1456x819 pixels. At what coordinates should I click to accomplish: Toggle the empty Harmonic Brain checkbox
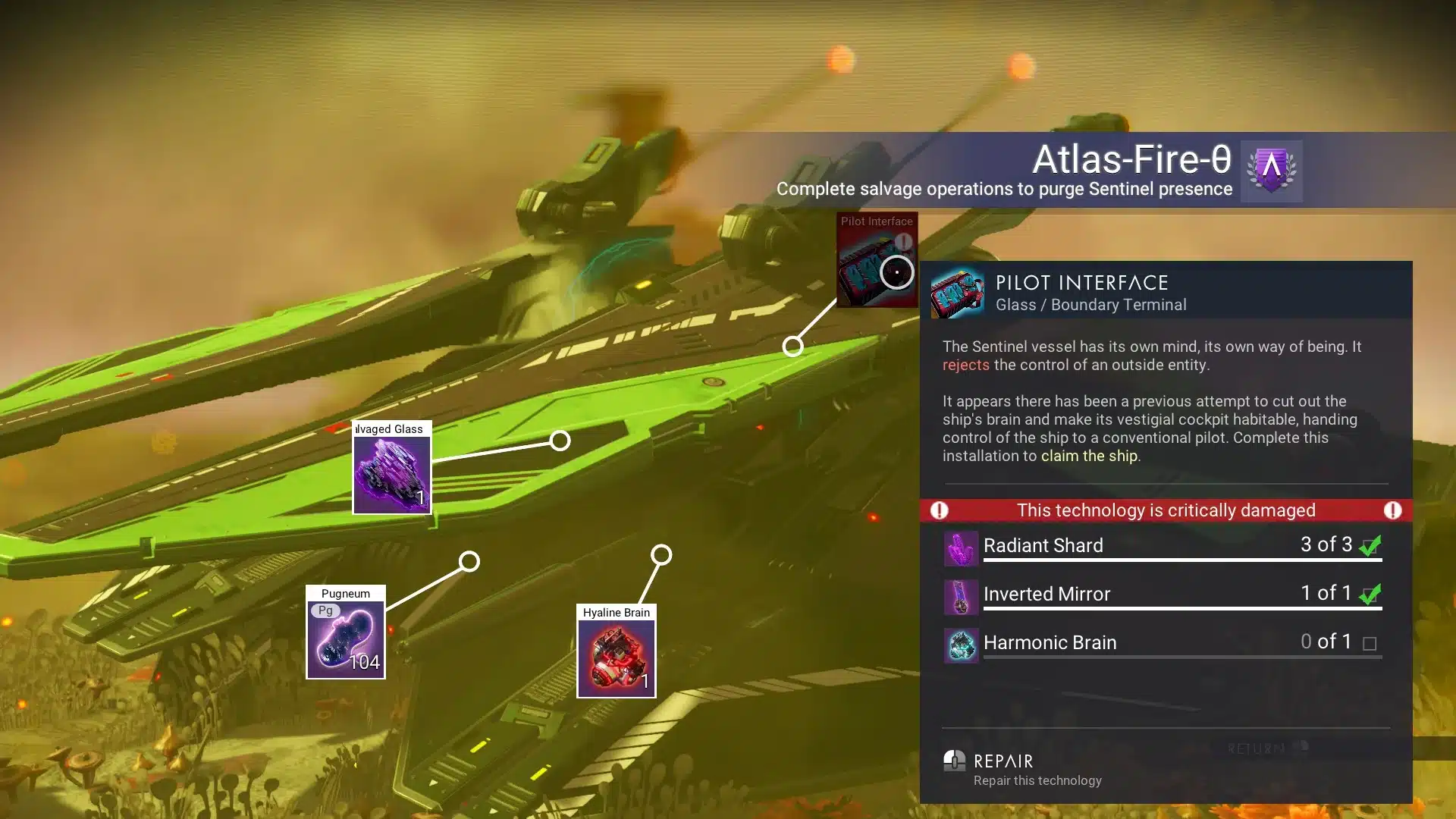(x=1370, y=642)
